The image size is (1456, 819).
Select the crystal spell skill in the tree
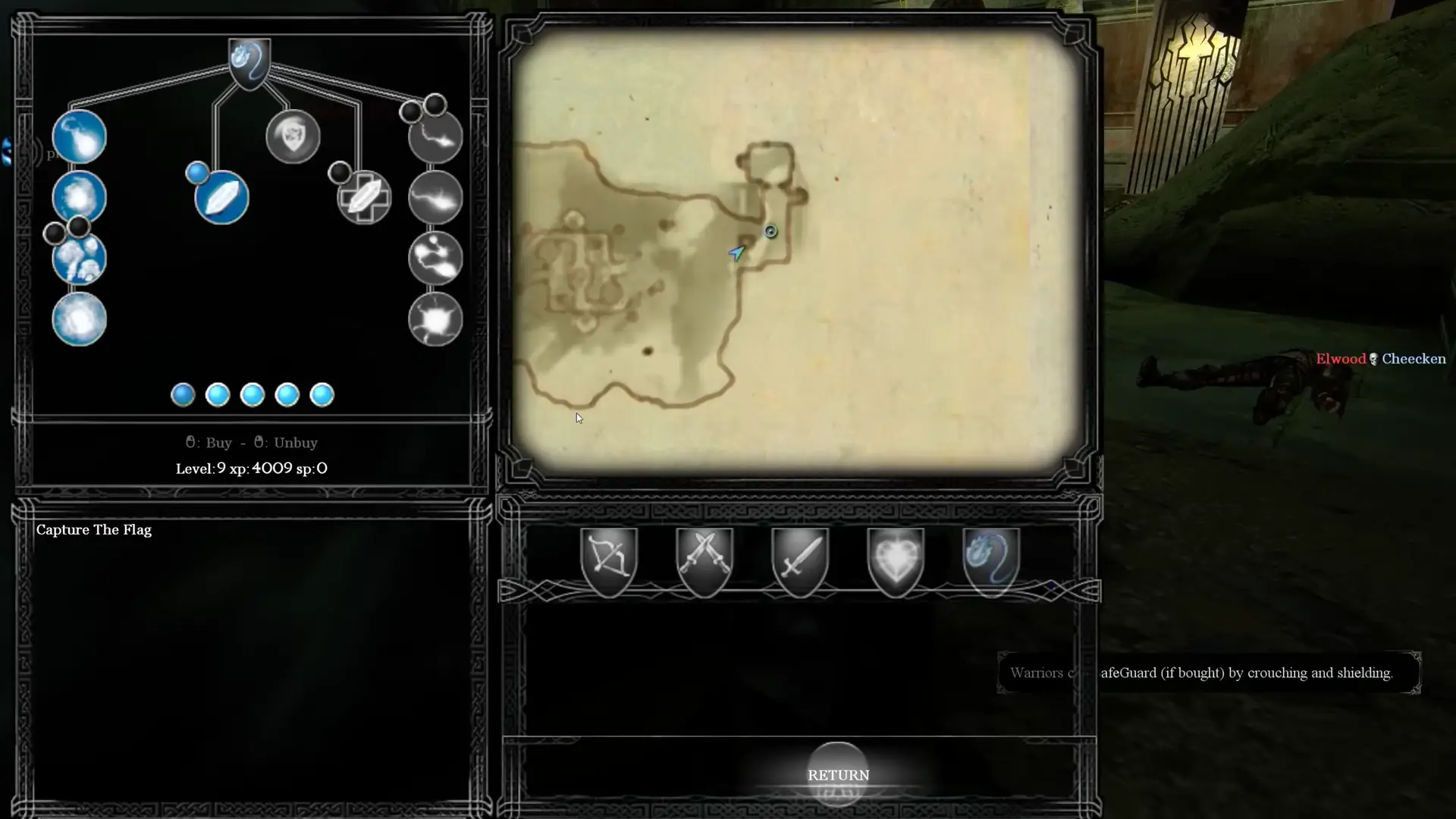[221, 198]
